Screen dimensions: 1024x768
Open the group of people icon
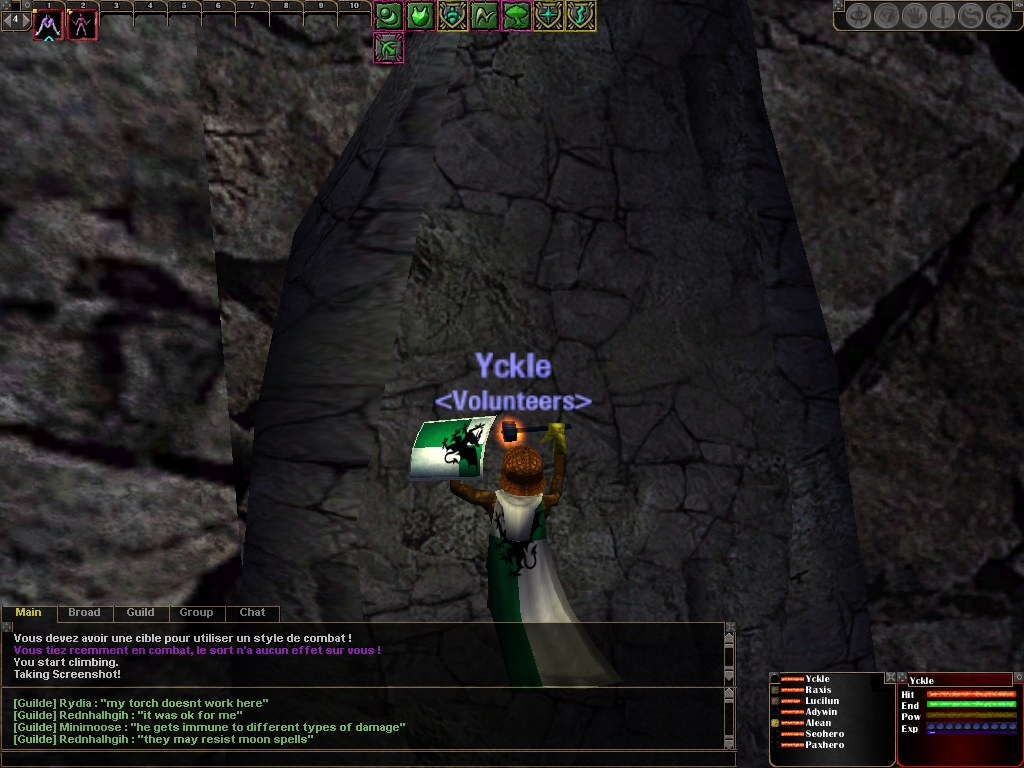(998, 16)
